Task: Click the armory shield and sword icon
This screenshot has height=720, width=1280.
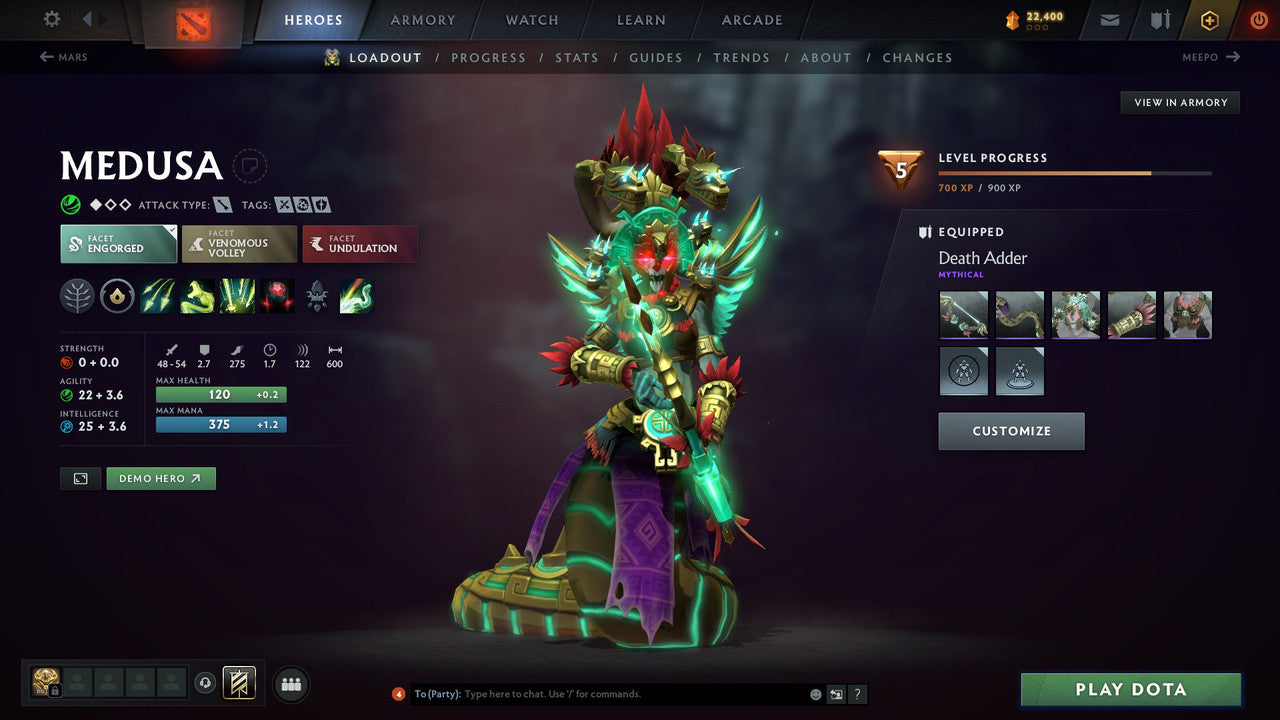Action: click(1158, 19)
